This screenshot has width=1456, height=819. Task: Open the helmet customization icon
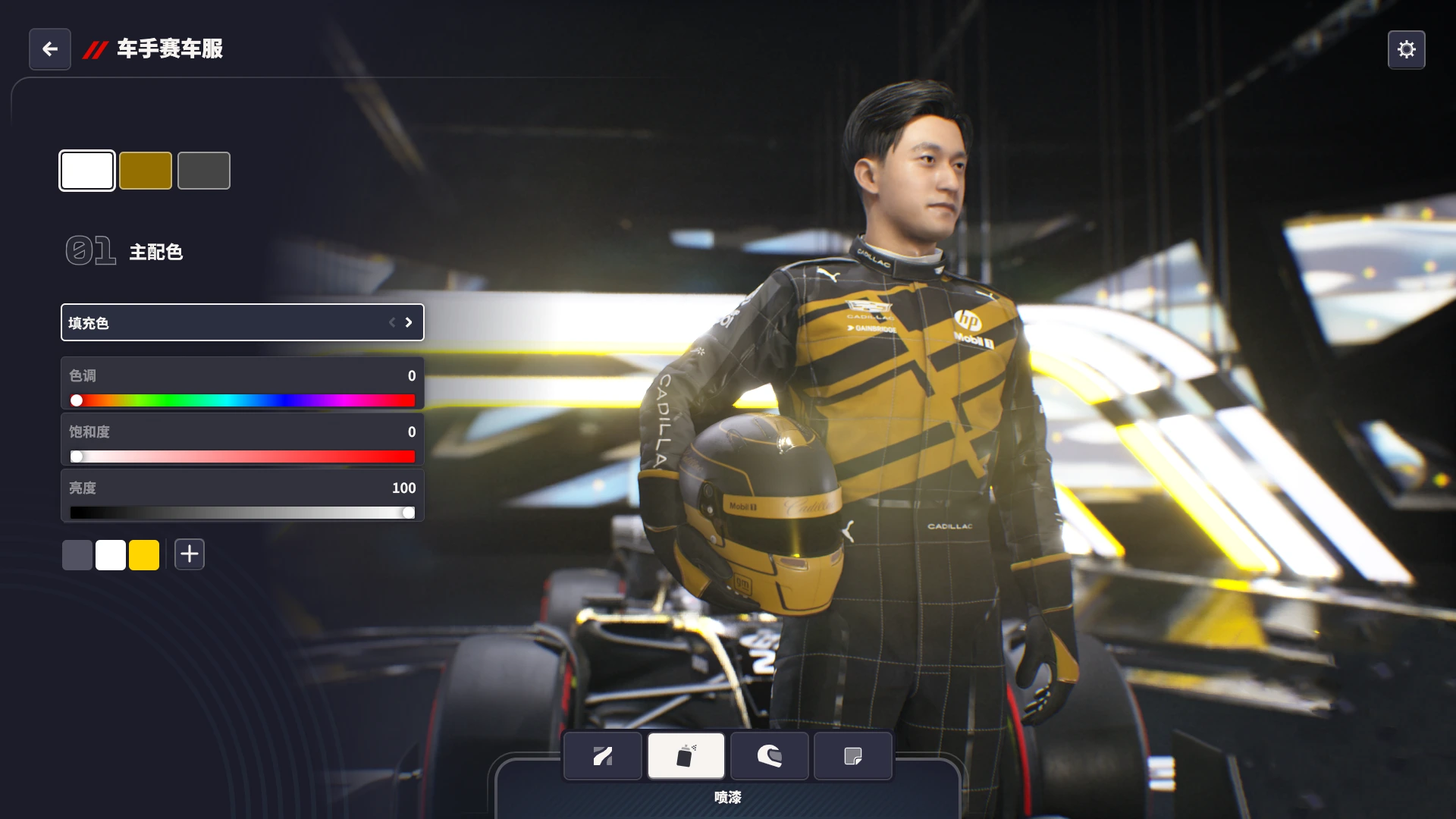point(769,755)
